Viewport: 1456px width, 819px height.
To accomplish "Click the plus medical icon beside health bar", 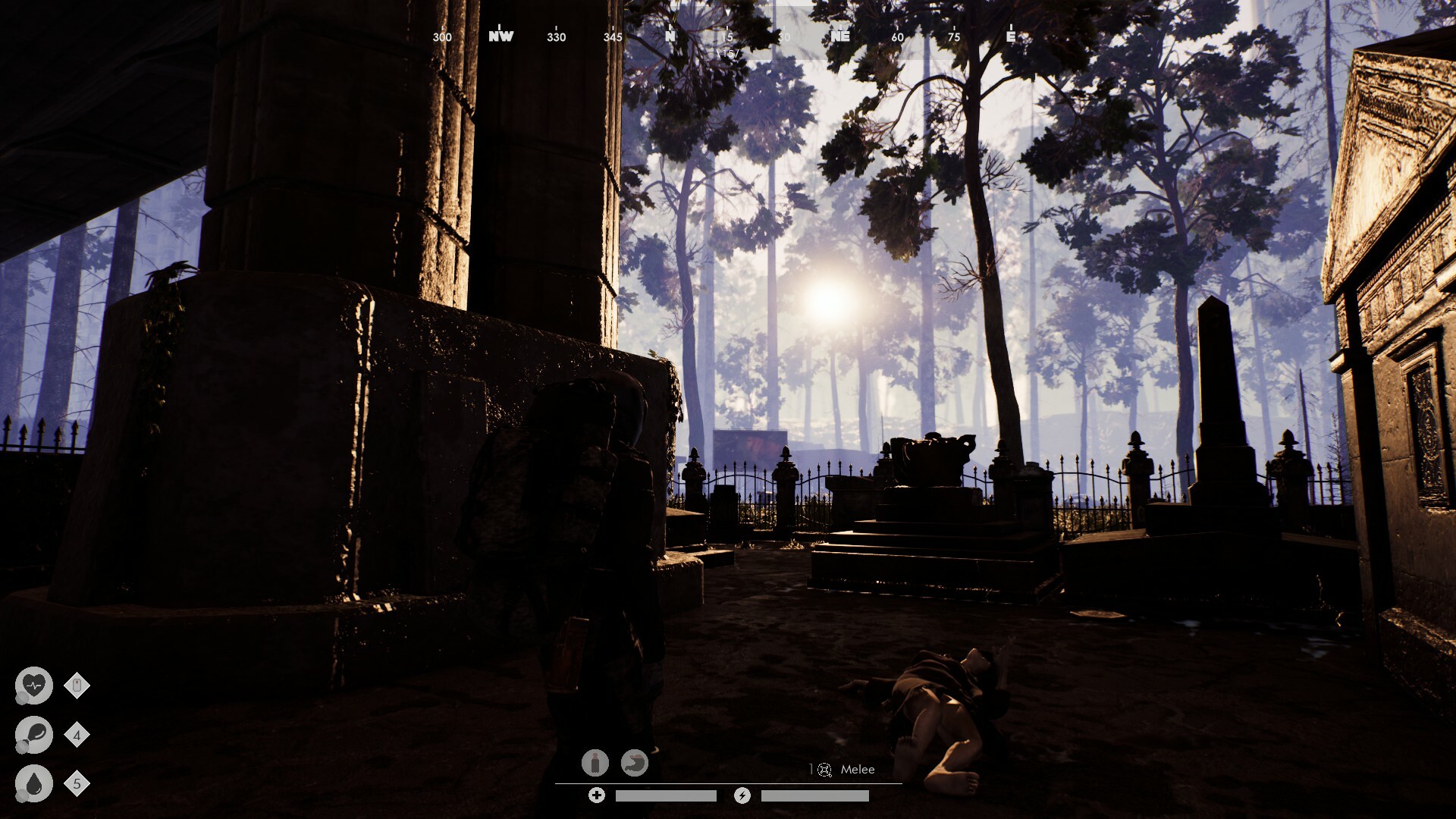I will click(x=598, y=795).
